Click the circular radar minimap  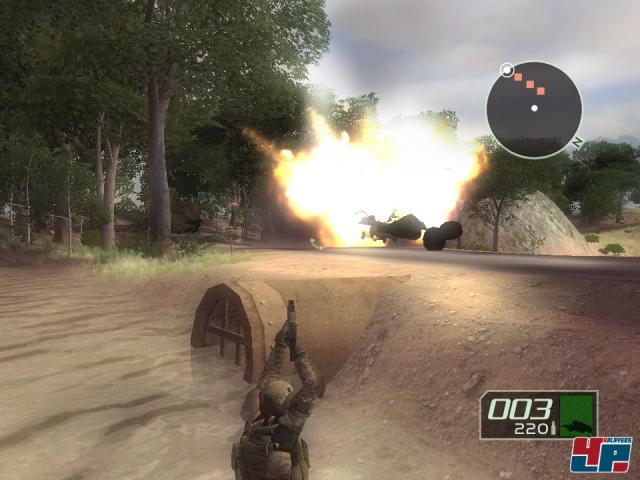(x=533, y=108)
